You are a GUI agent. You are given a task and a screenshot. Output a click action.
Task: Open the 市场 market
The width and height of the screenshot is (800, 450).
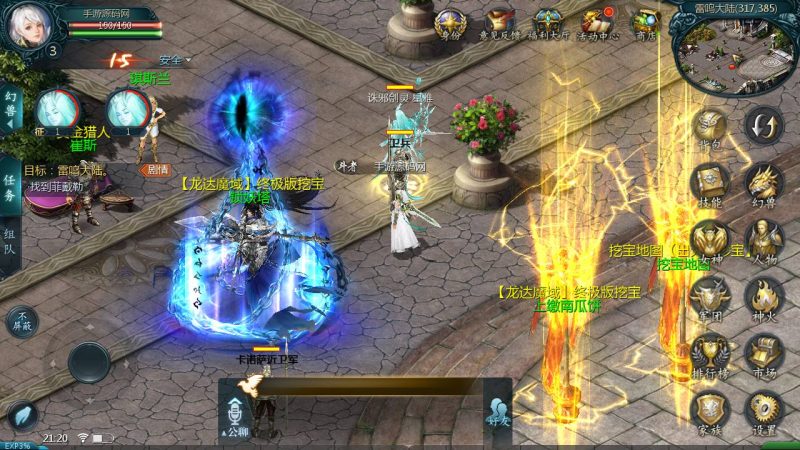point(764,353)
